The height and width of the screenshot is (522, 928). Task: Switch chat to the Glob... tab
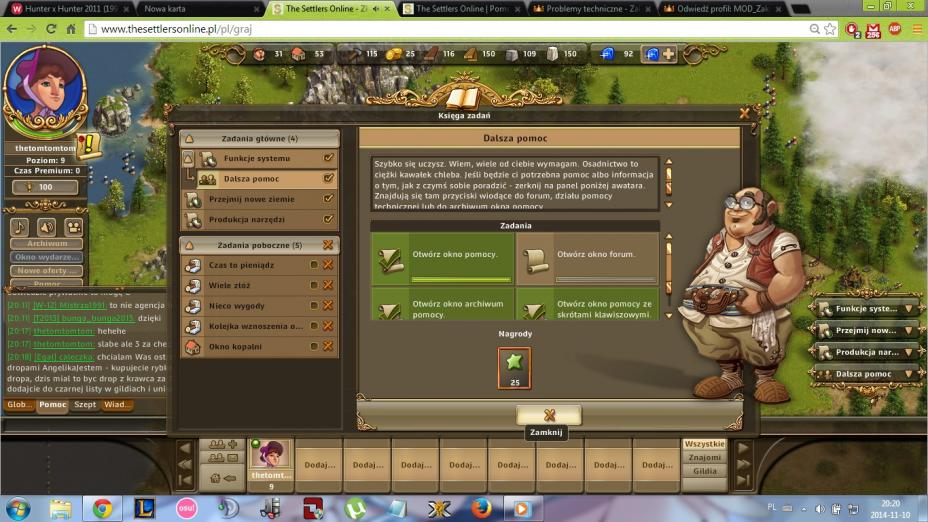pos(20,405)
